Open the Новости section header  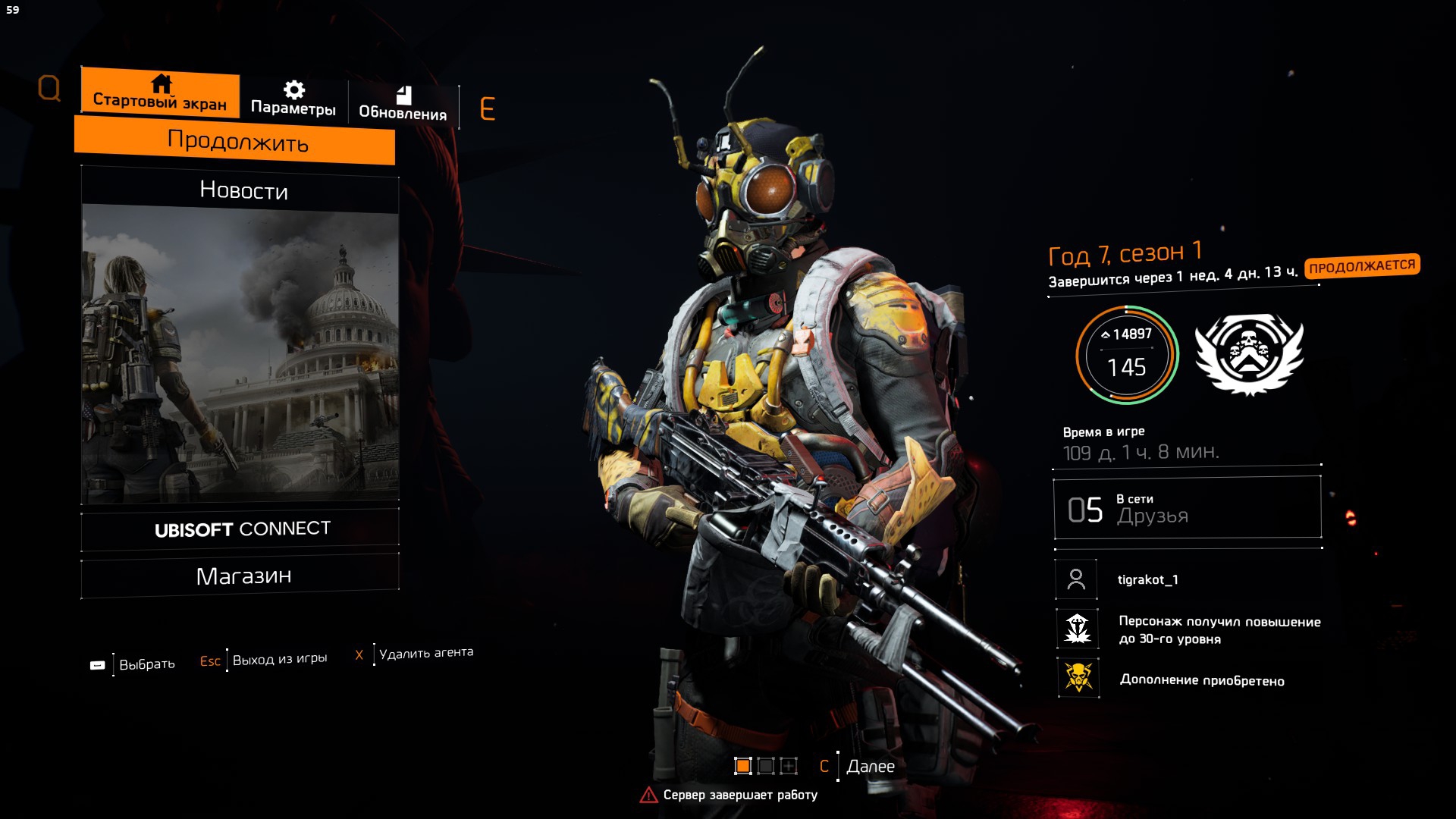241,190
